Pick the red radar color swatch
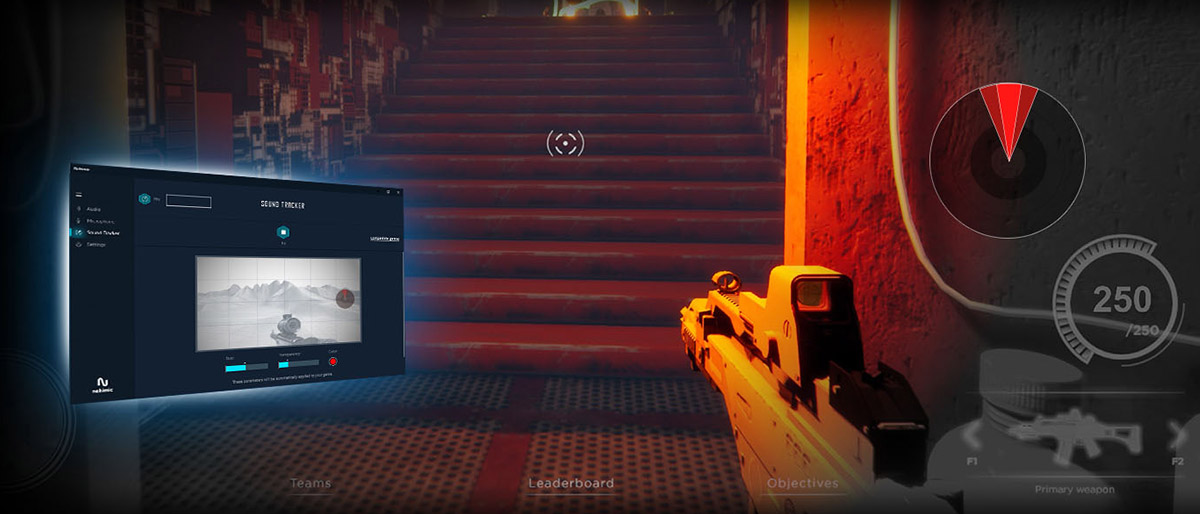Image resolution: width=1200 pixels, height=514 pixels. [x=333, y=362]
